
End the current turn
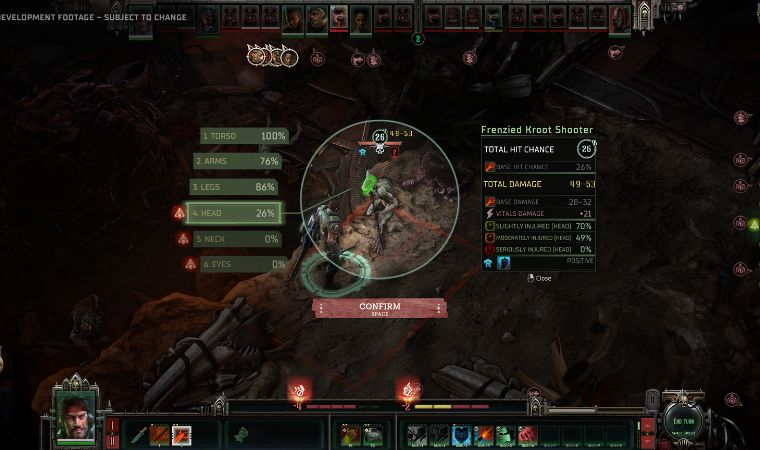pos(685,422)
